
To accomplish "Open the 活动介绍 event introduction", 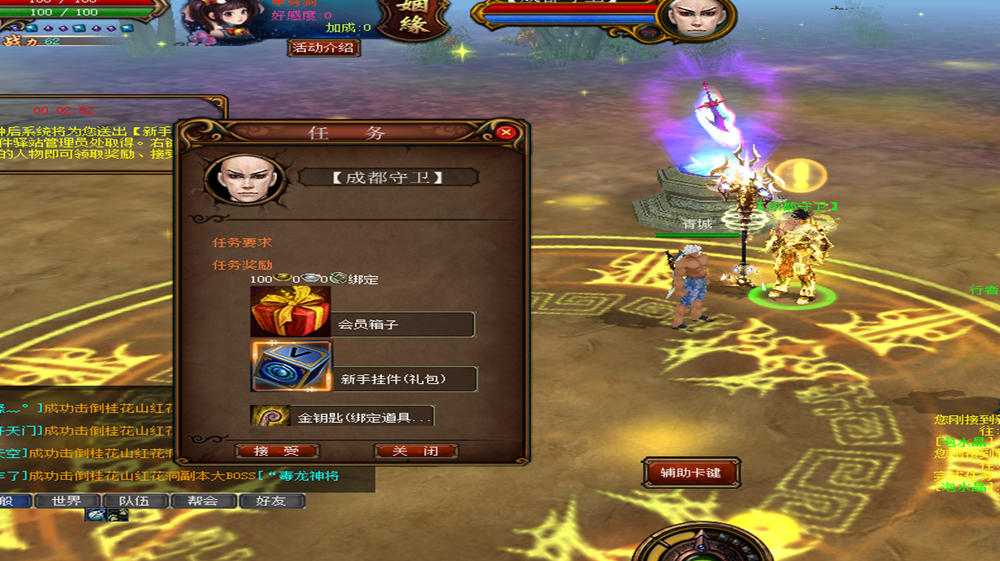I will click(324, 47).
